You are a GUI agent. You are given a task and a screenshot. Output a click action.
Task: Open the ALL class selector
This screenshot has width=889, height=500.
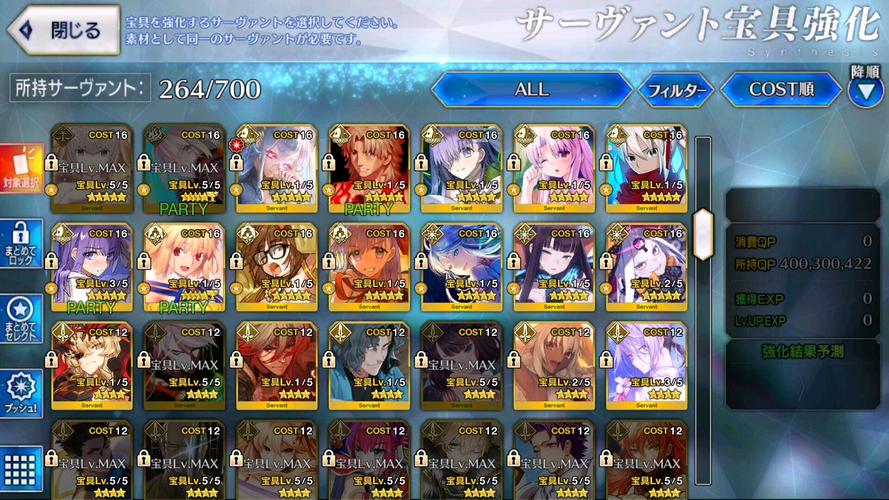[531, 90]
